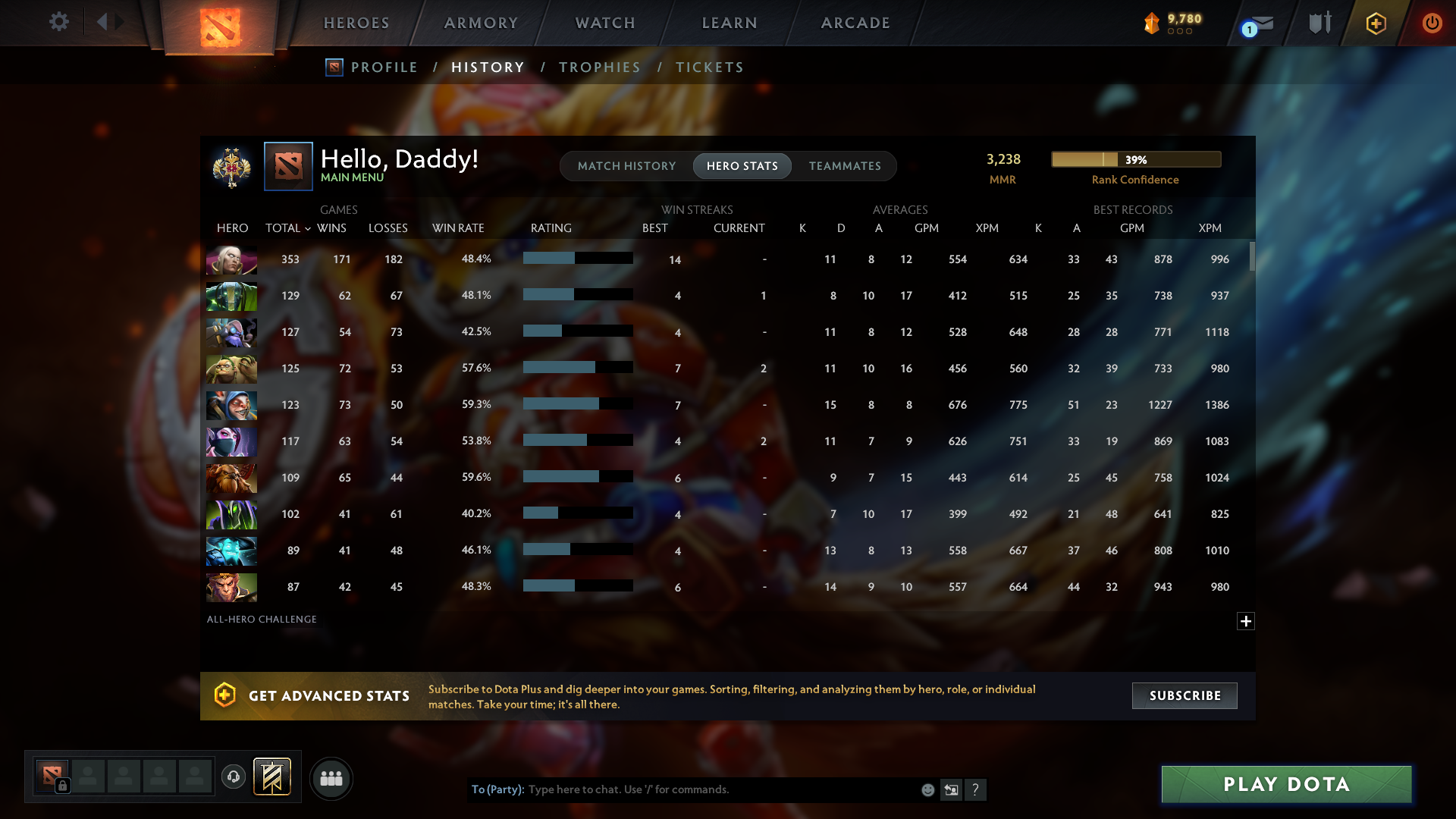Click the PLAY DOTA button

click(x=1285, y=784)
